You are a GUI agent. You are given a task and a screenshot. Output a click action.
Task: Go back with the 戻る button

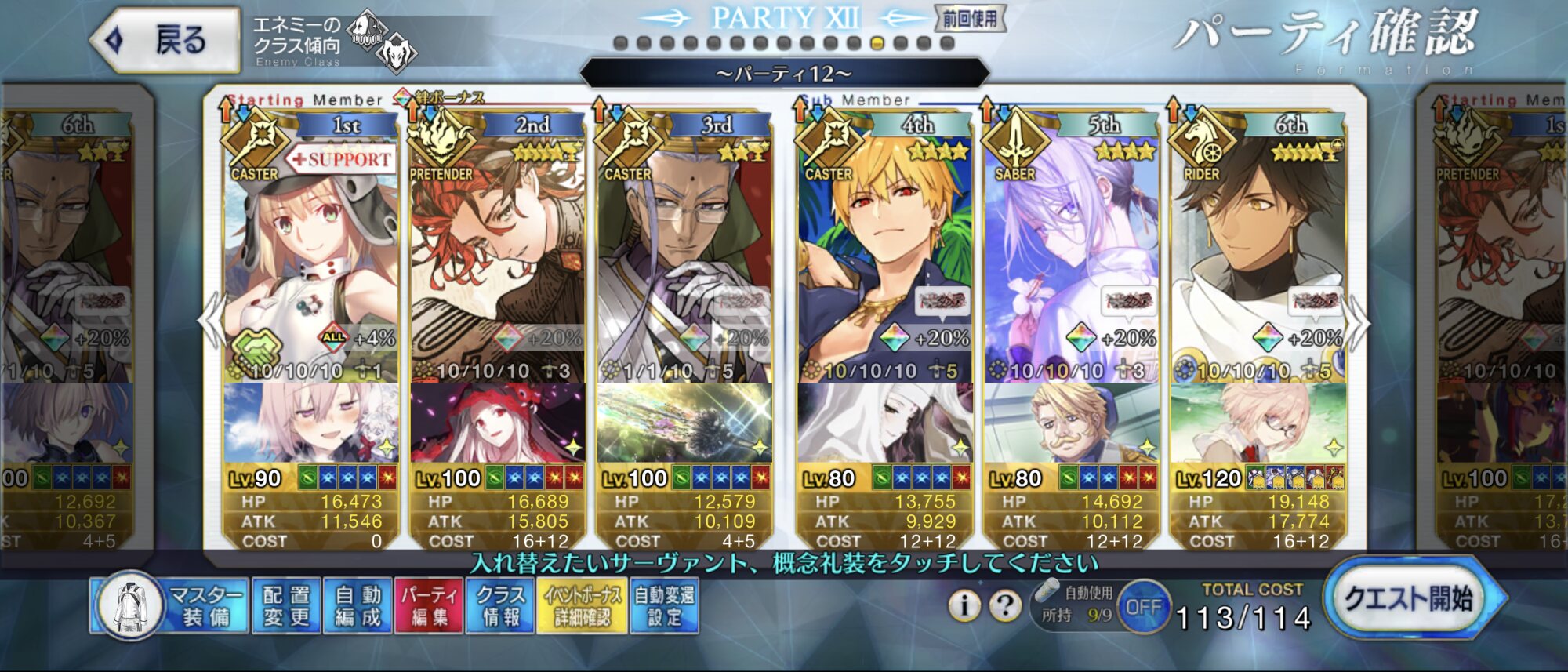pos(166,41)
